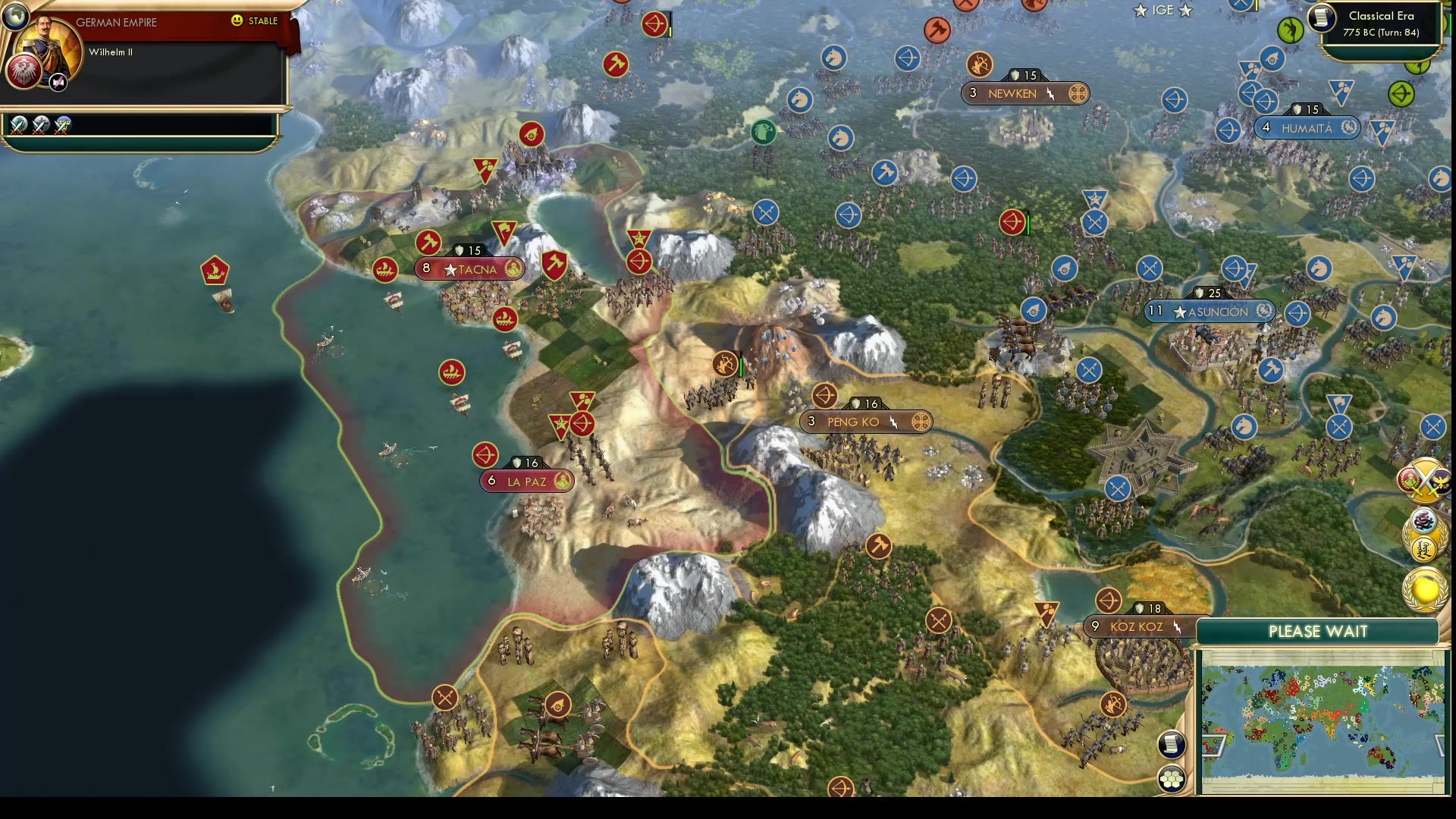
Task: Select the Humaitá city banner
Action: pos(1307,127)
